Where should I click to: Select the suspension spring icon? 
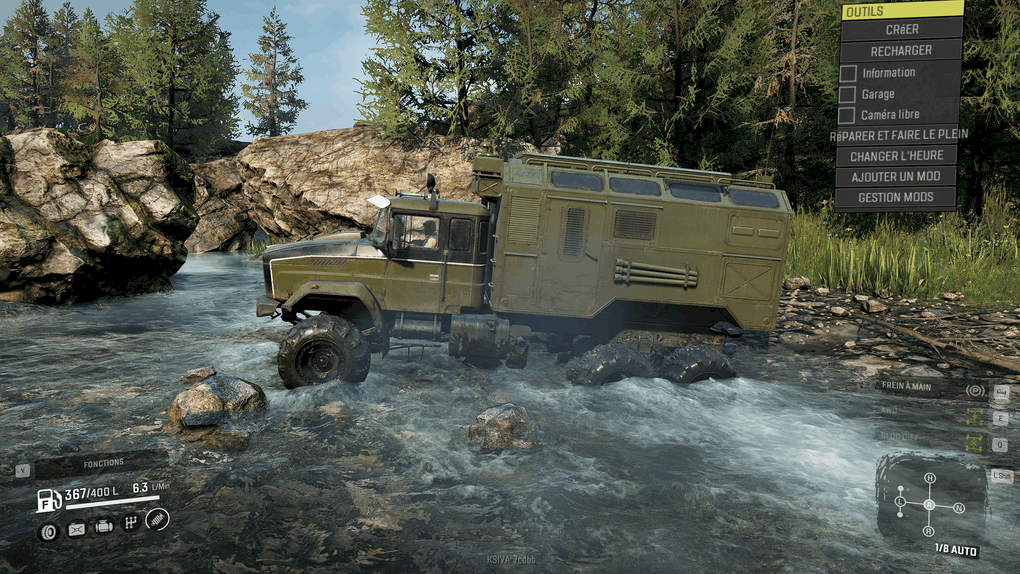[157, 519]
